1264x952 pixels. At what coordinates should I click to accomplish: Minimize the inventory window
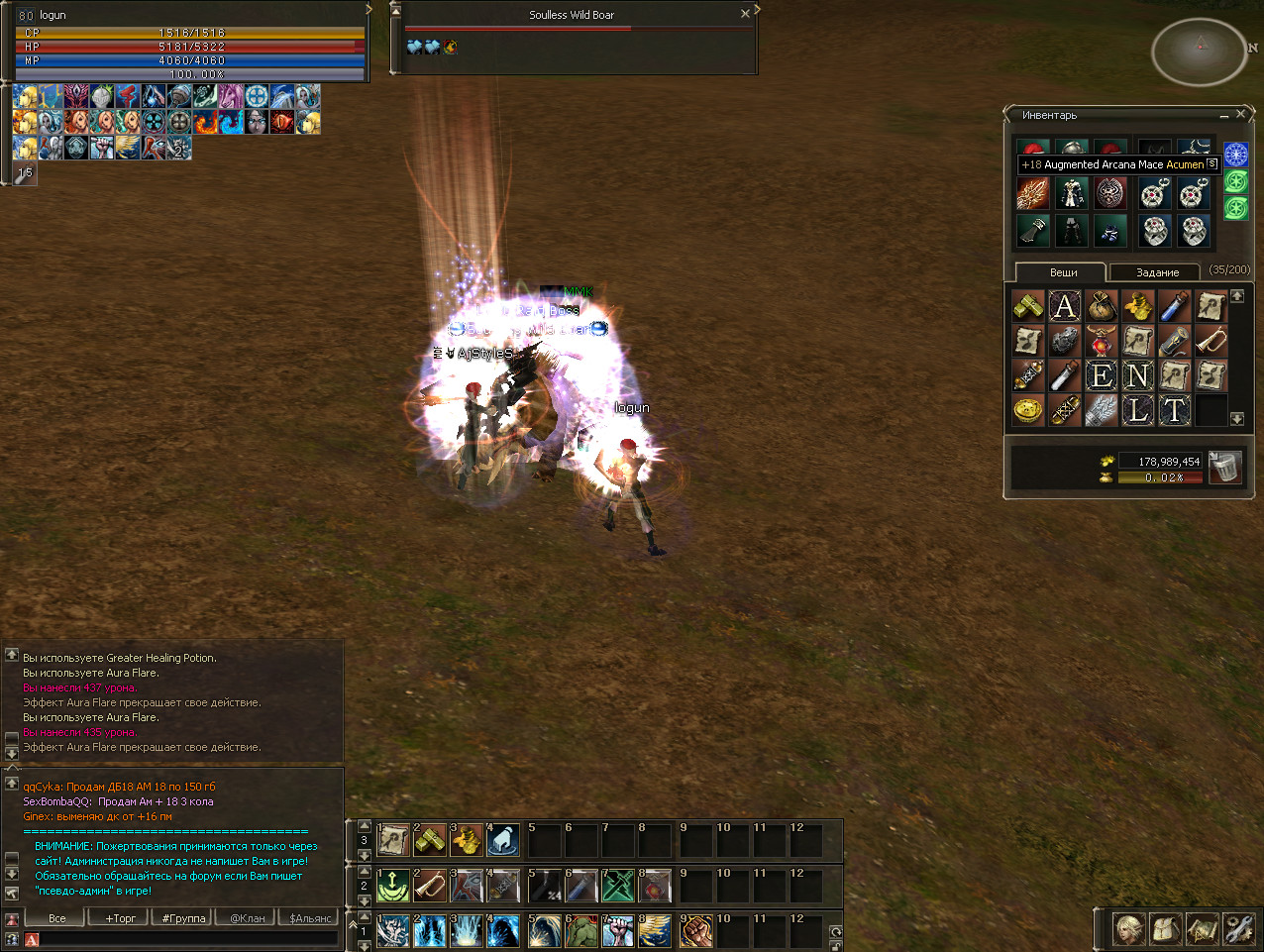[1224, 115]
